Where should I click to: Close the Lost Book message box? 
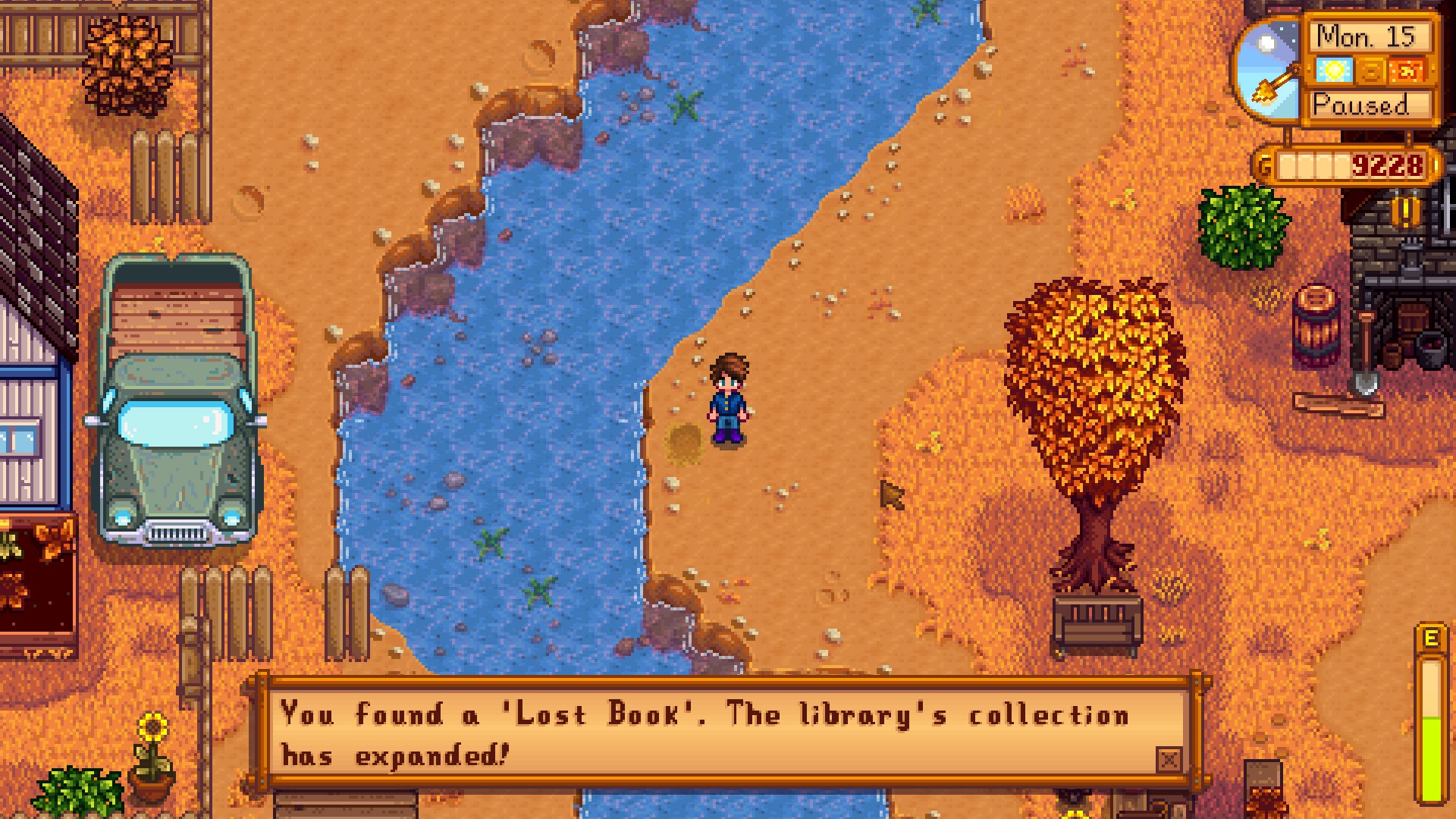point(1169,759)
